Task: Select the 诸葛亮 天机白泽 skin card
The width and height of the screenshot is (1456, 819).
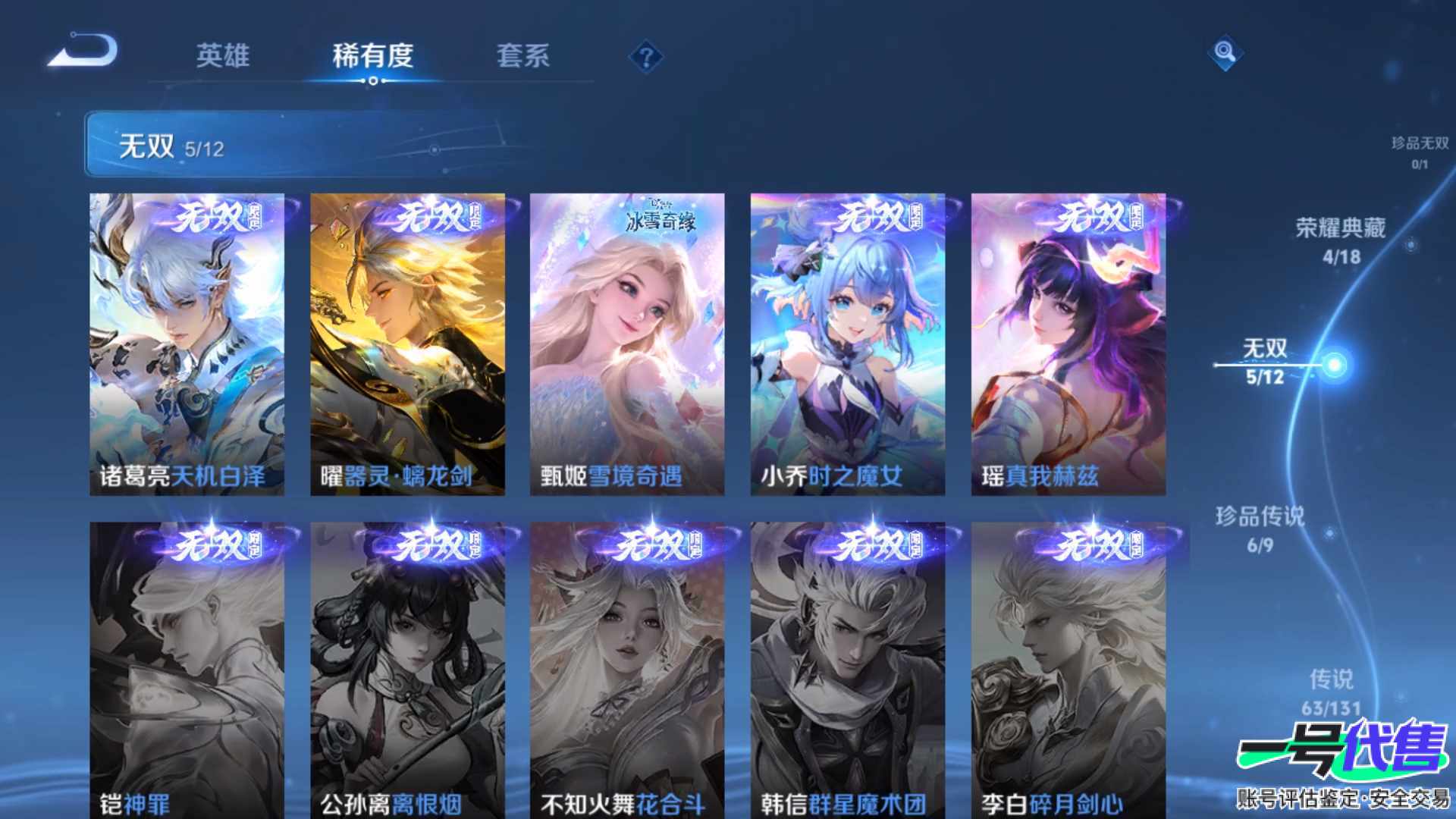Action: click(x=187, y=344)
